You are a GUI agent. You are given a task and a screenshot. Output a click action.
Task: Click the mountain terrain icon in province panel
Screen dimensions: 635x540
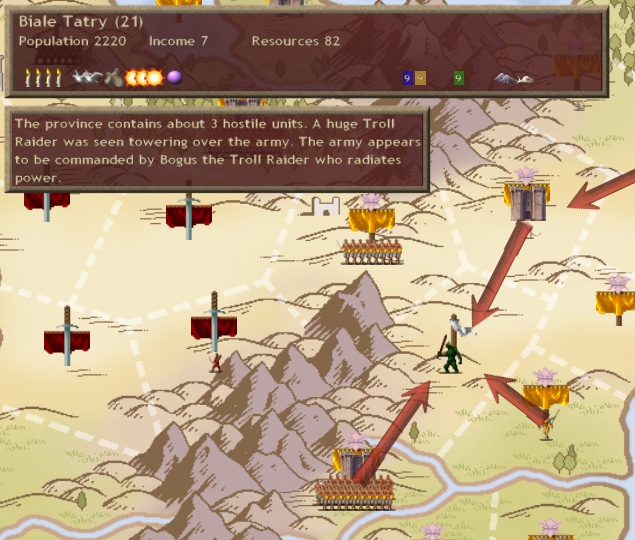pyautogui.click(x=513, y=78)
